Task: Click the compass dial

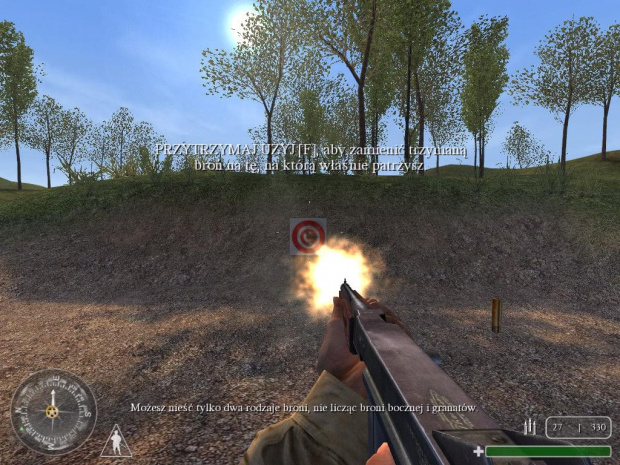Action: tap(53, 411)
